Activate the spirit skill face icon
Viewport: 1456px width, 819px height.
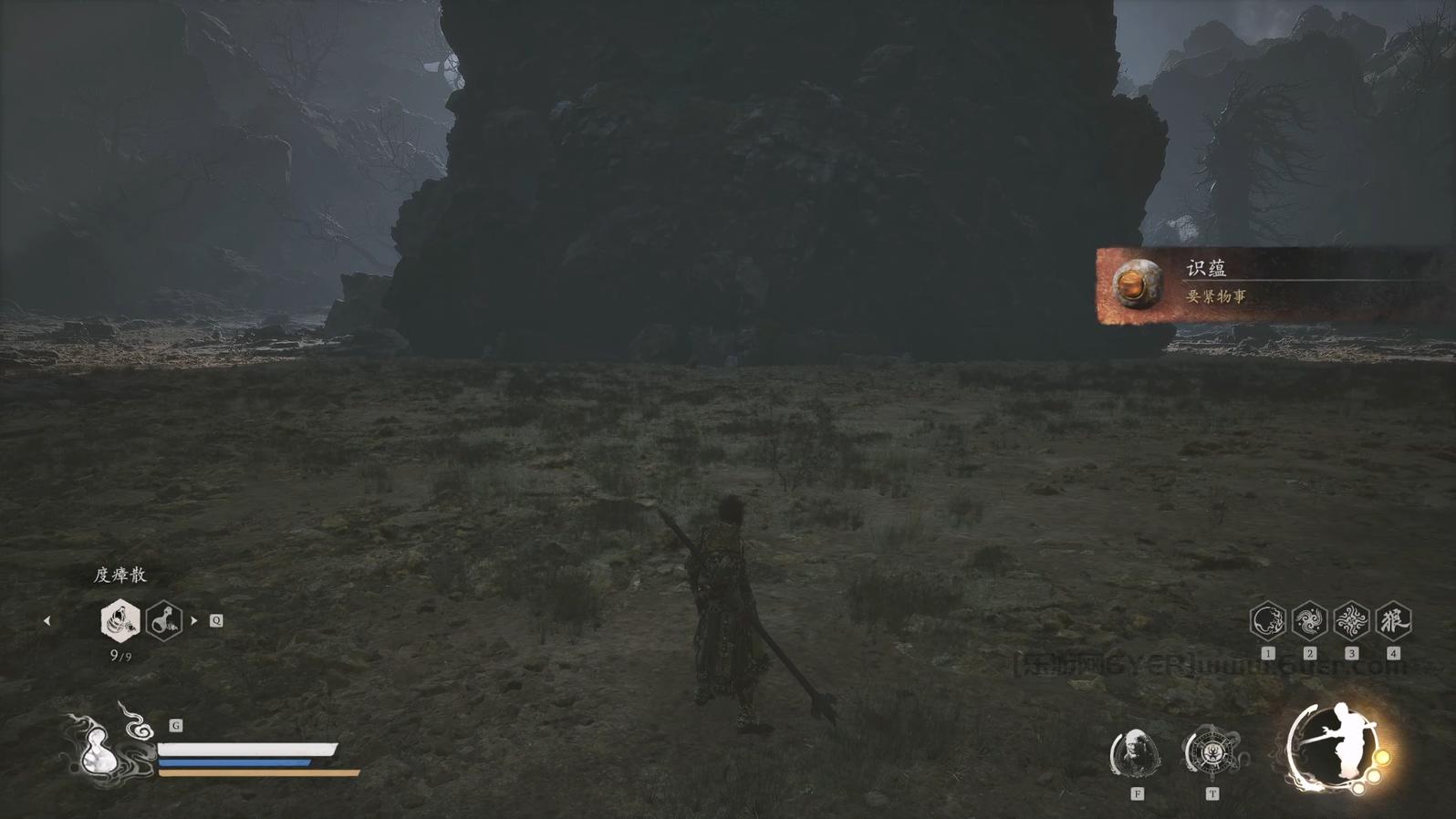tap(1136, 753)
